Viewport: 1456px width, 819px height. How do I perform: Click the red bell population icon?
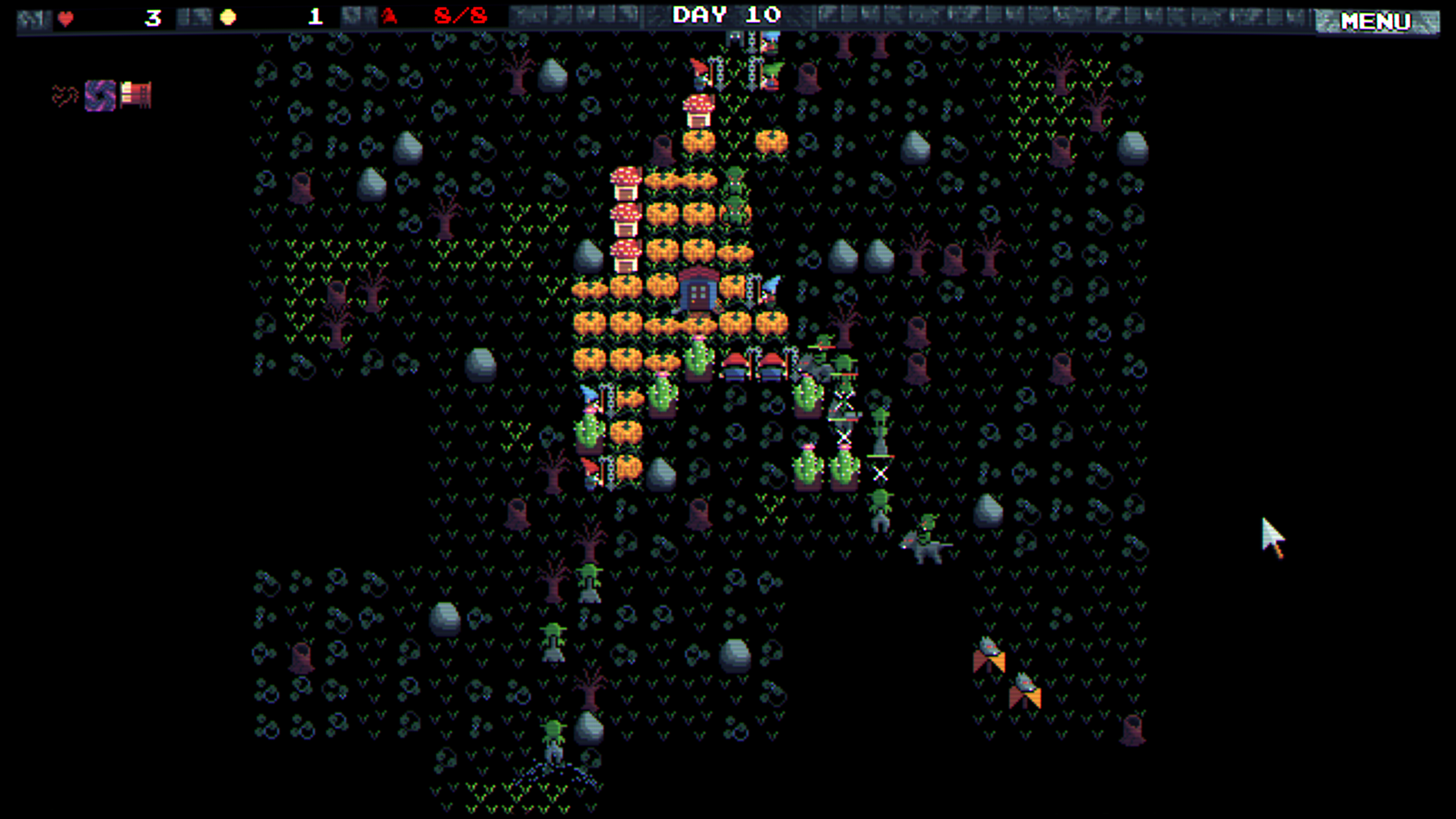click(389, 15)
